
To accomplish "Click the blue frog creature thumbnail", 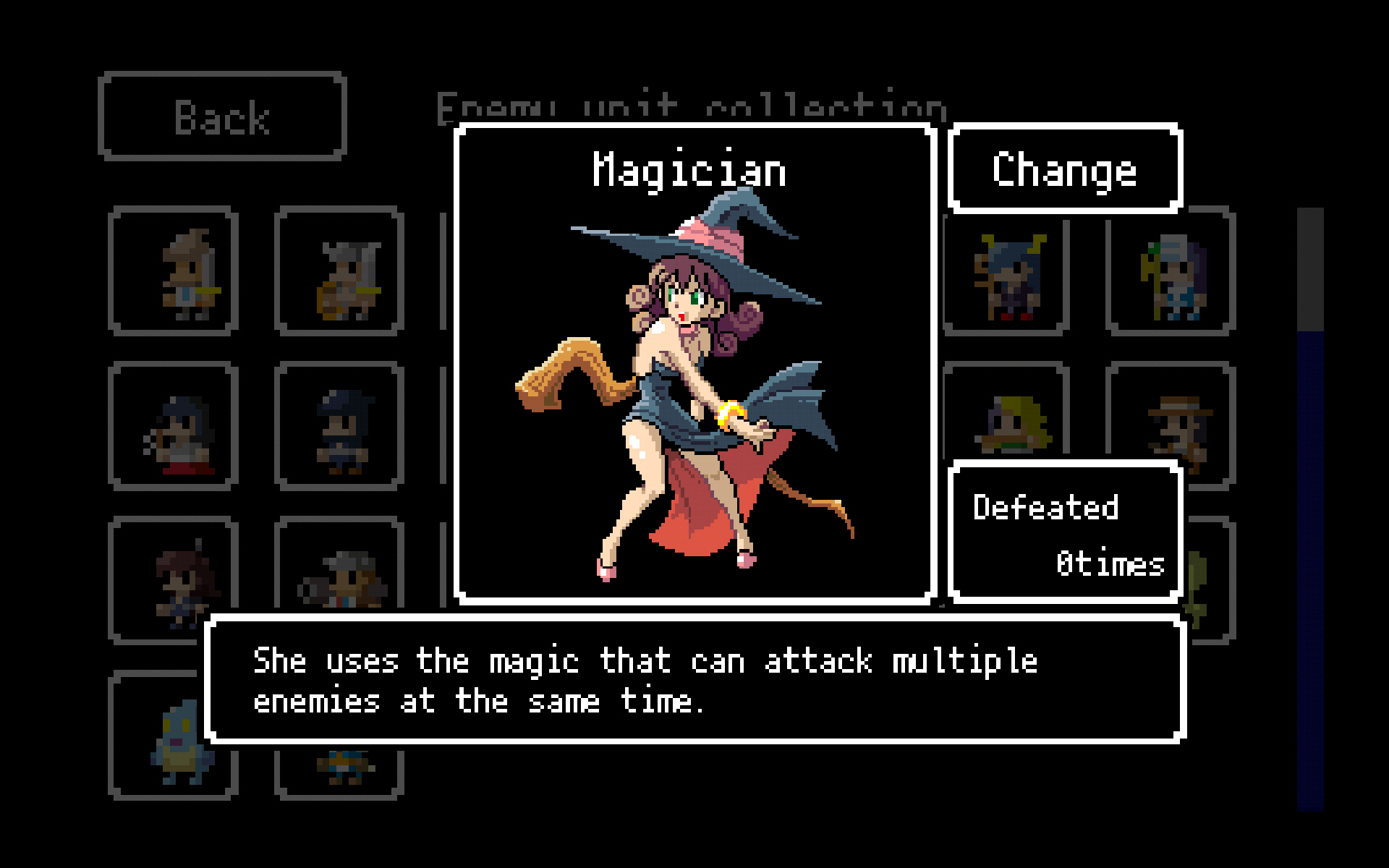I will click(174, 745).
